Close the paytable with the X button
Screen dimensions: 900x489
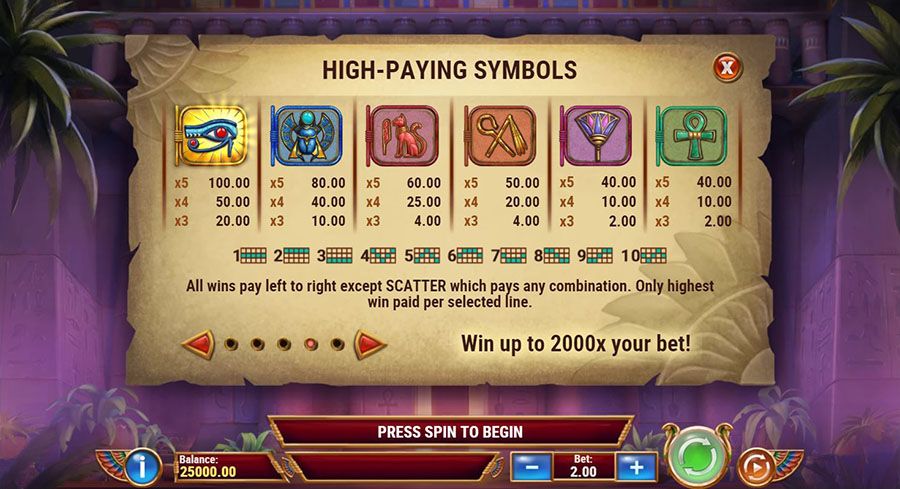pyautogui.click(x=727, y=68)
